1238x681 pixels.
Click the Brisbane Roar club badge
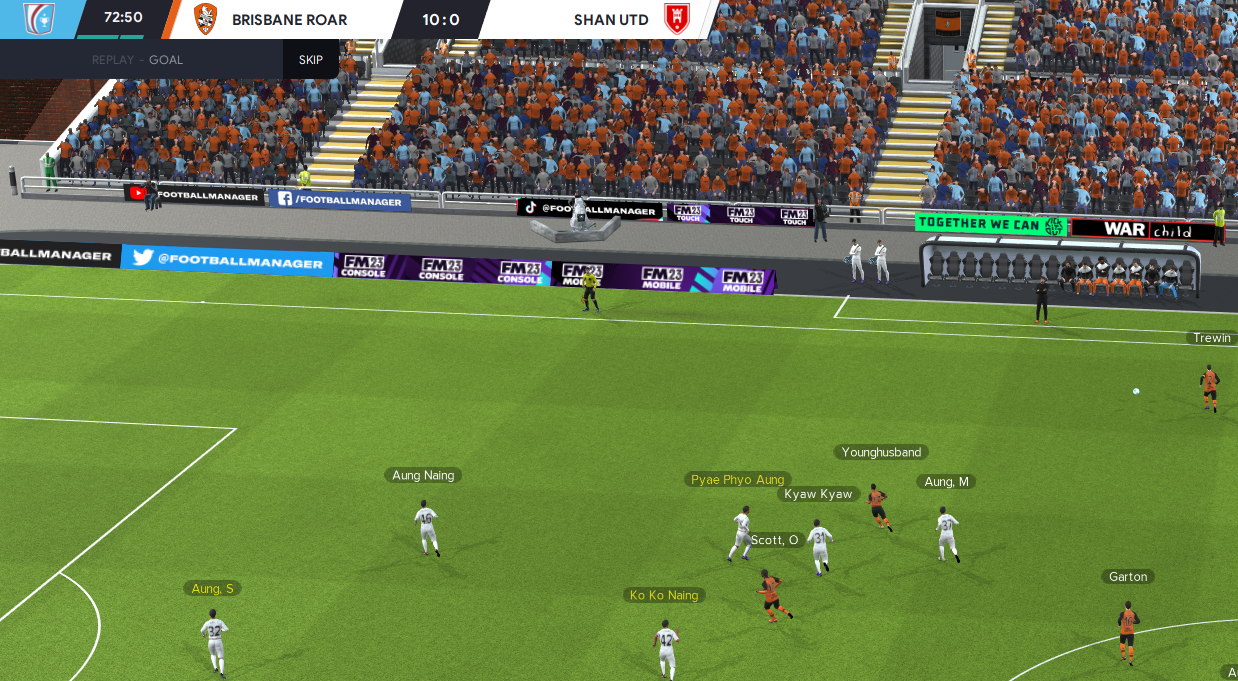pyautogui.click(x=205, y=18)
